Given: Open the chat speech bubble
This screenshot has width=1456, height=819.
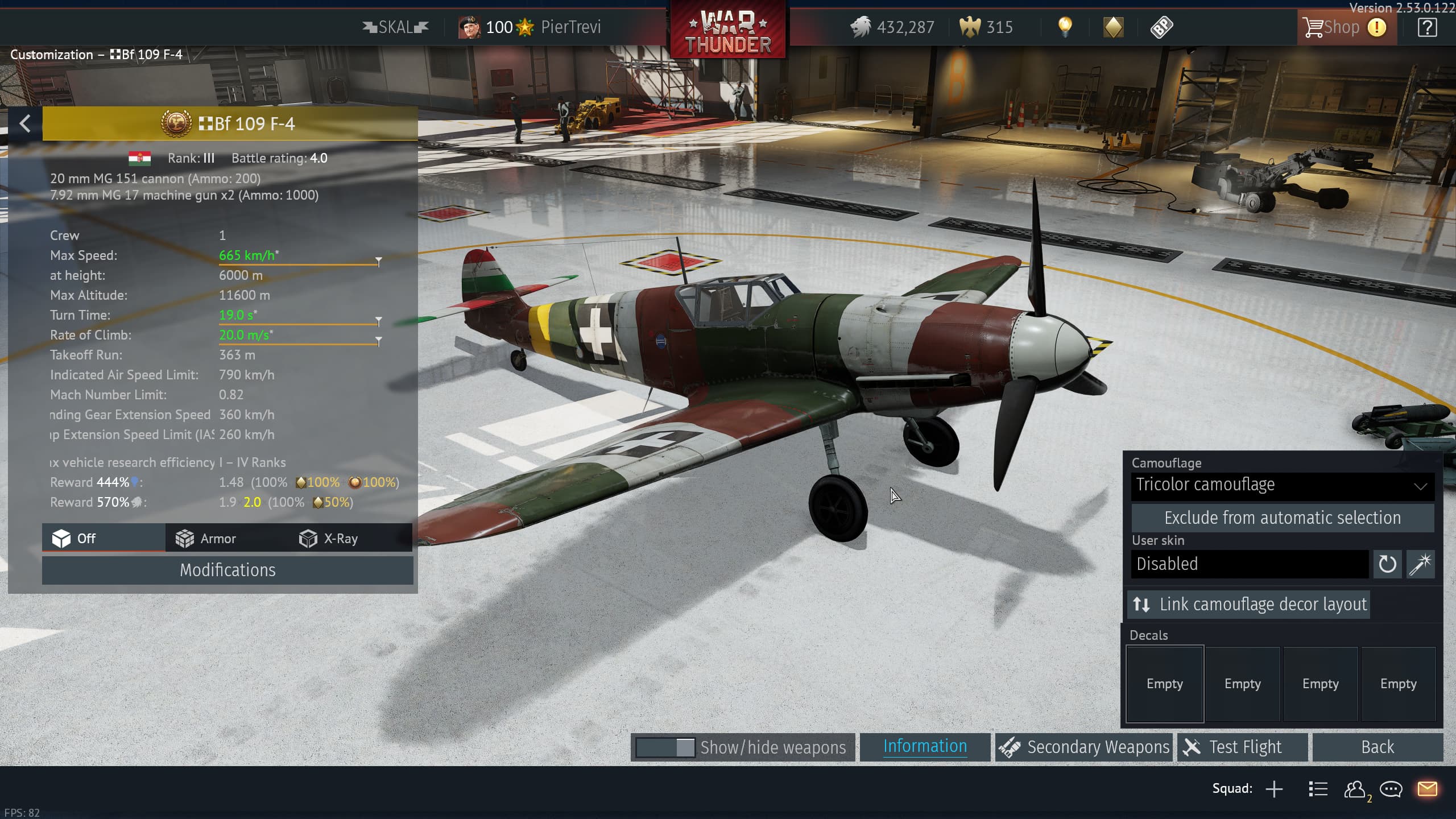Looking at the screenshot, I should point(1391,789).
